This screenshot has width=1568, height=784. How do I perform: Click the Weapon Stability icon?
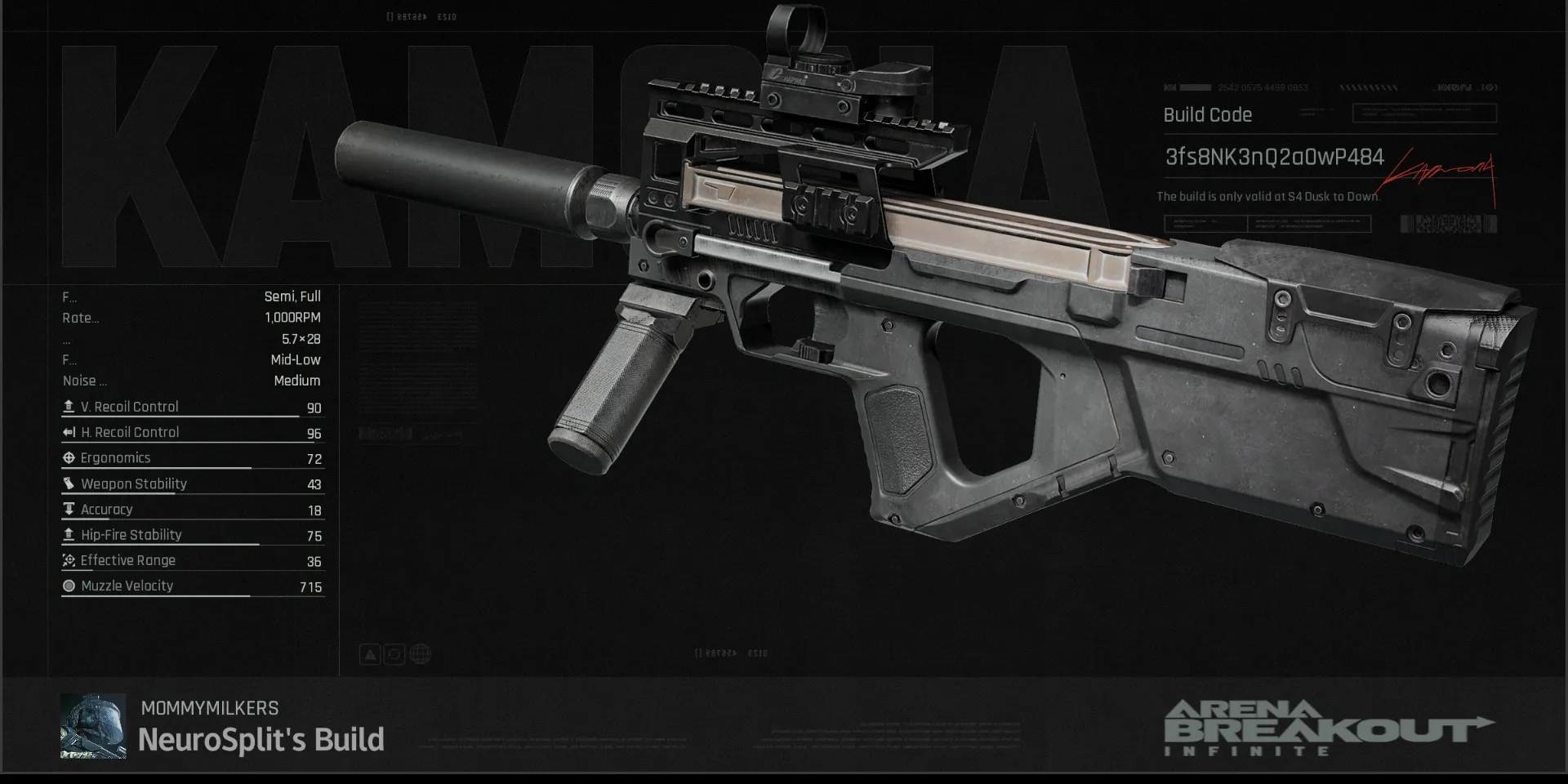coord(69,483)
